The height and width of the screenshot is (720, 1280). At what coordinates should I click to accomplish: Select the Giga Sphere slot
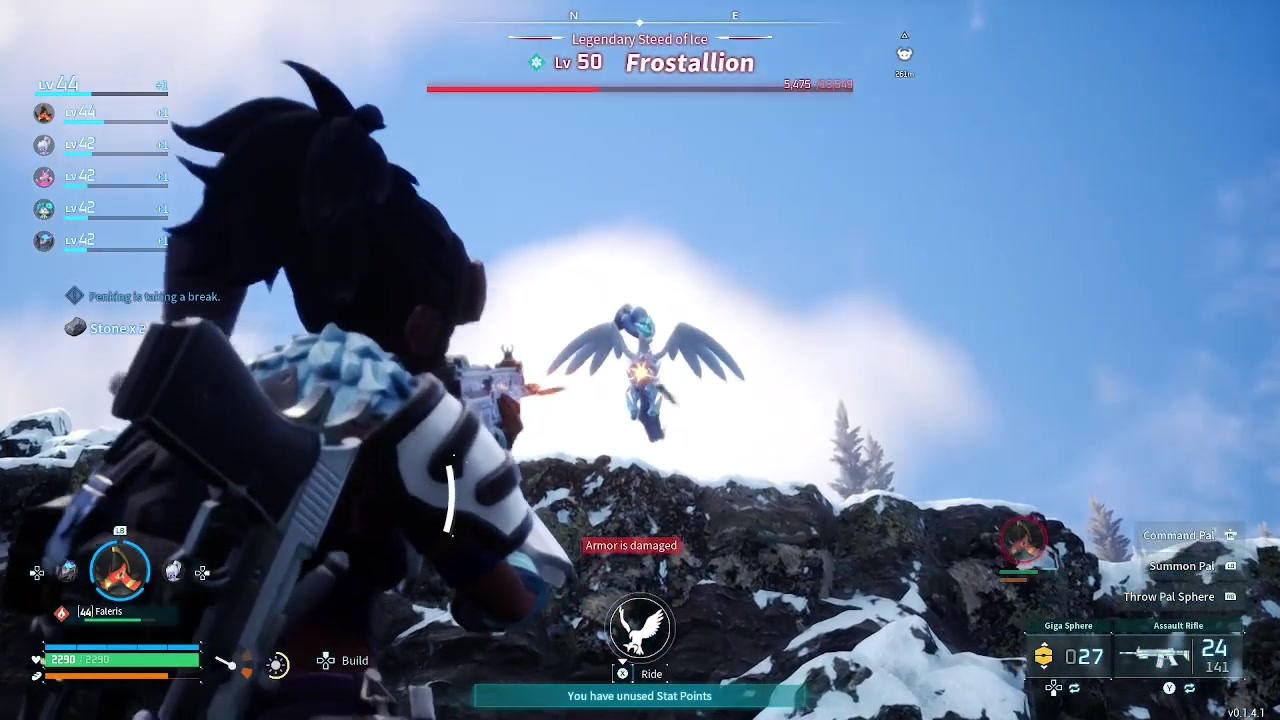point(1068,656)
